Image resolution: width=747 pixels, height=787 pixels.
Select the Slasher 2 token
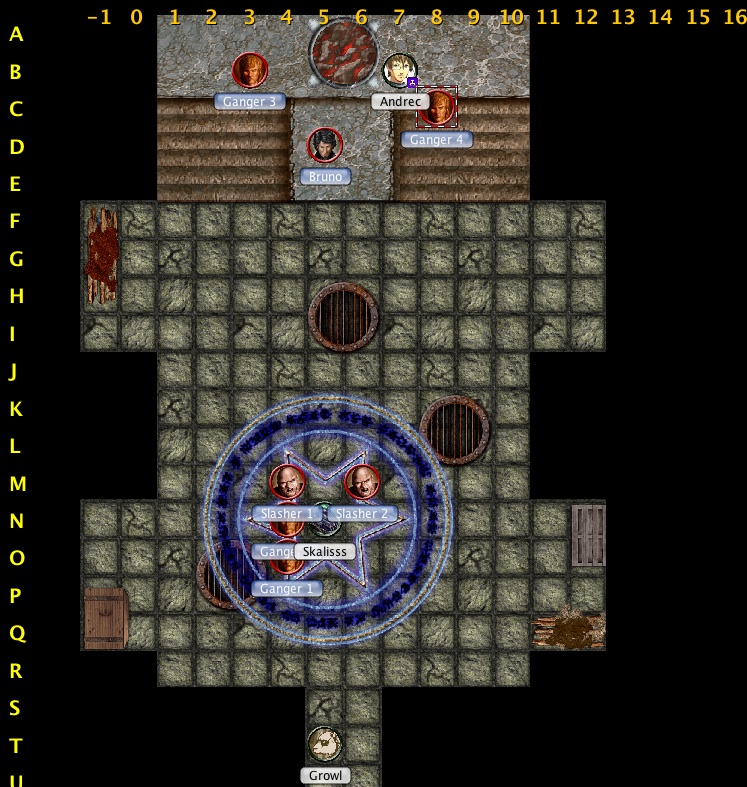click(362, 484)
